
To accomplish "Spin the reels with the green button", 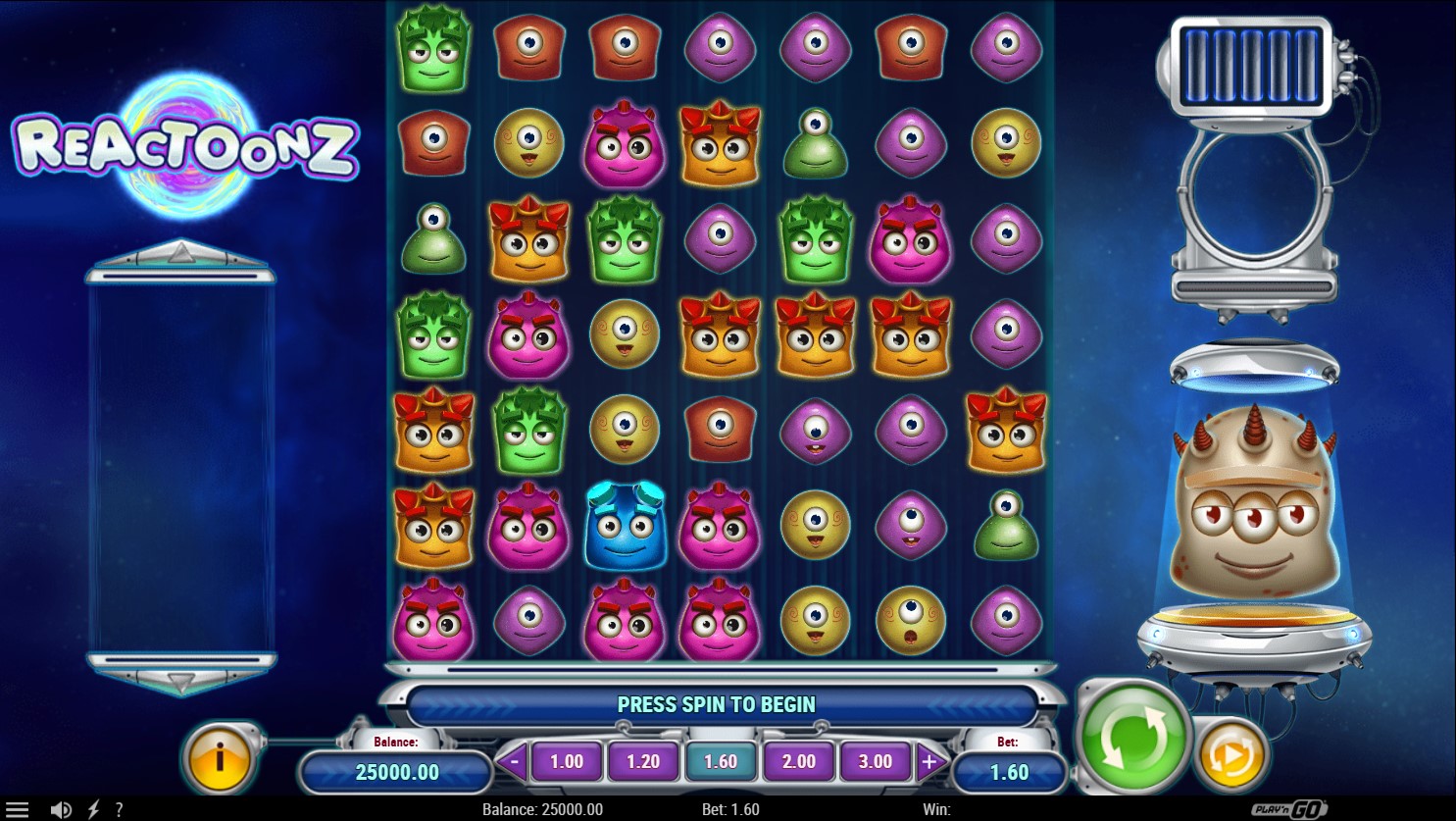I will click(1132, 739).
